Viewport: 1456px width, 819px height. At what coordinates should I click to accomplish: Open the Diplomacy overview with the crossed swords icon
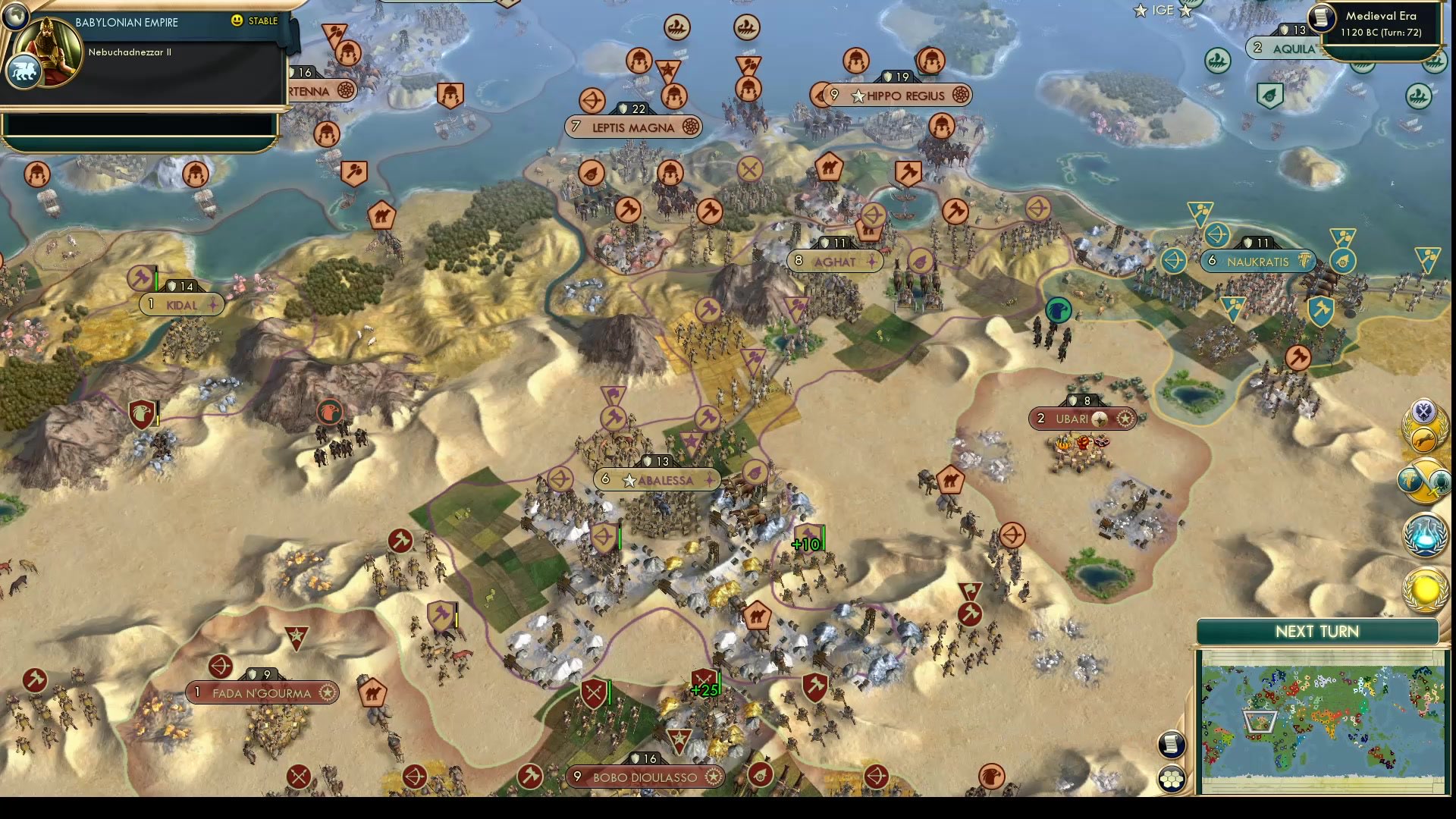tap(1423, 412)
